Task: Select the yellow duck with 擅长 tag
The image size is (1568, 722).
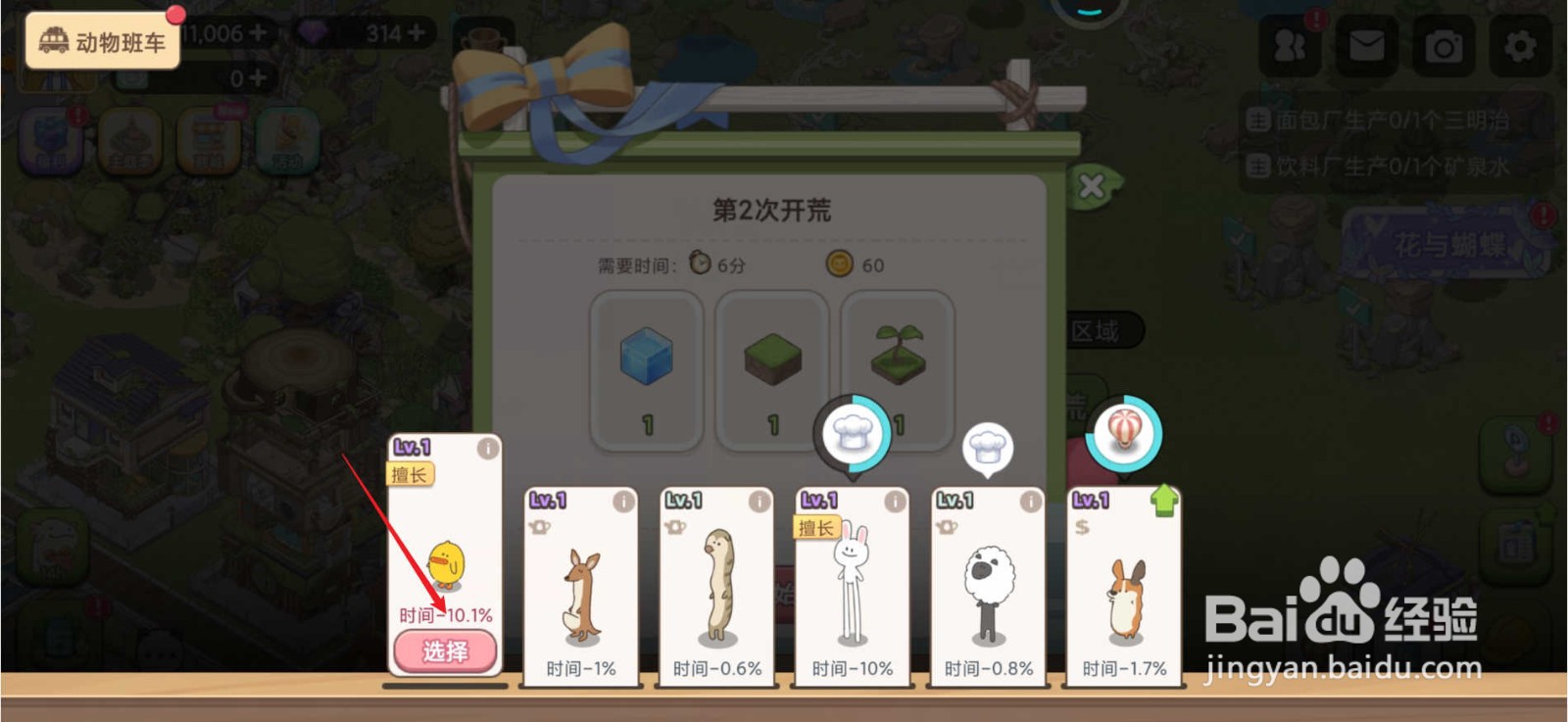Action: click(x=443, y=651)
